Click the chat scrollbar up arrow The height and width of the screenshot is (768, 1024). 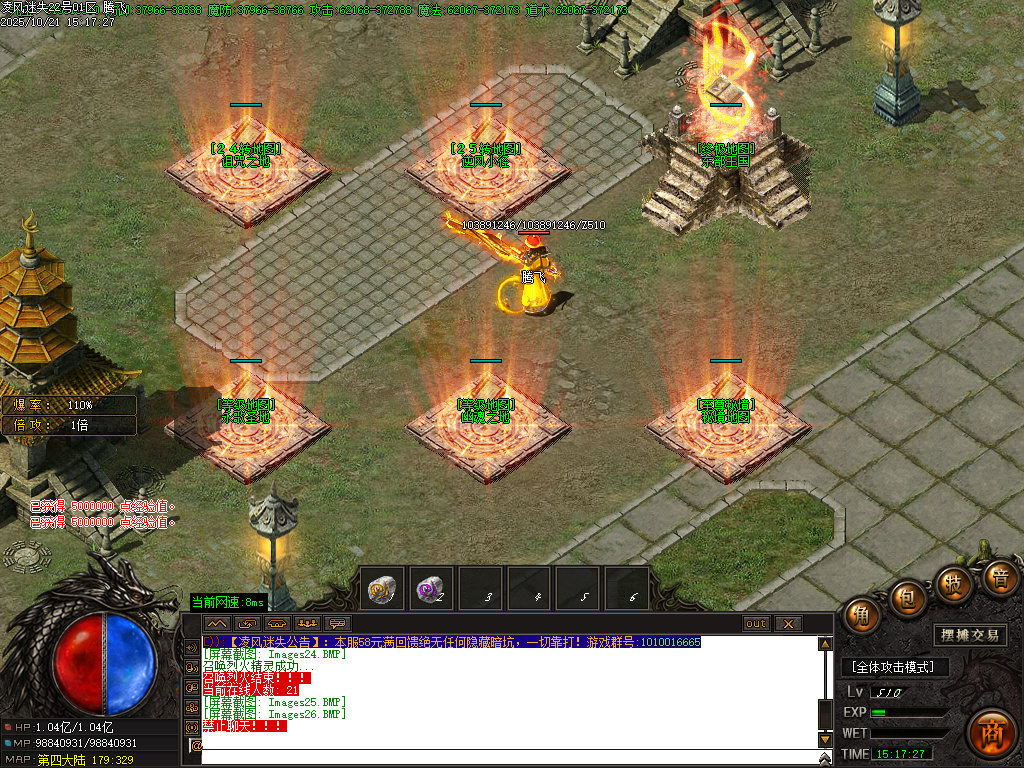pyautogui.click(x=825, y=645)
